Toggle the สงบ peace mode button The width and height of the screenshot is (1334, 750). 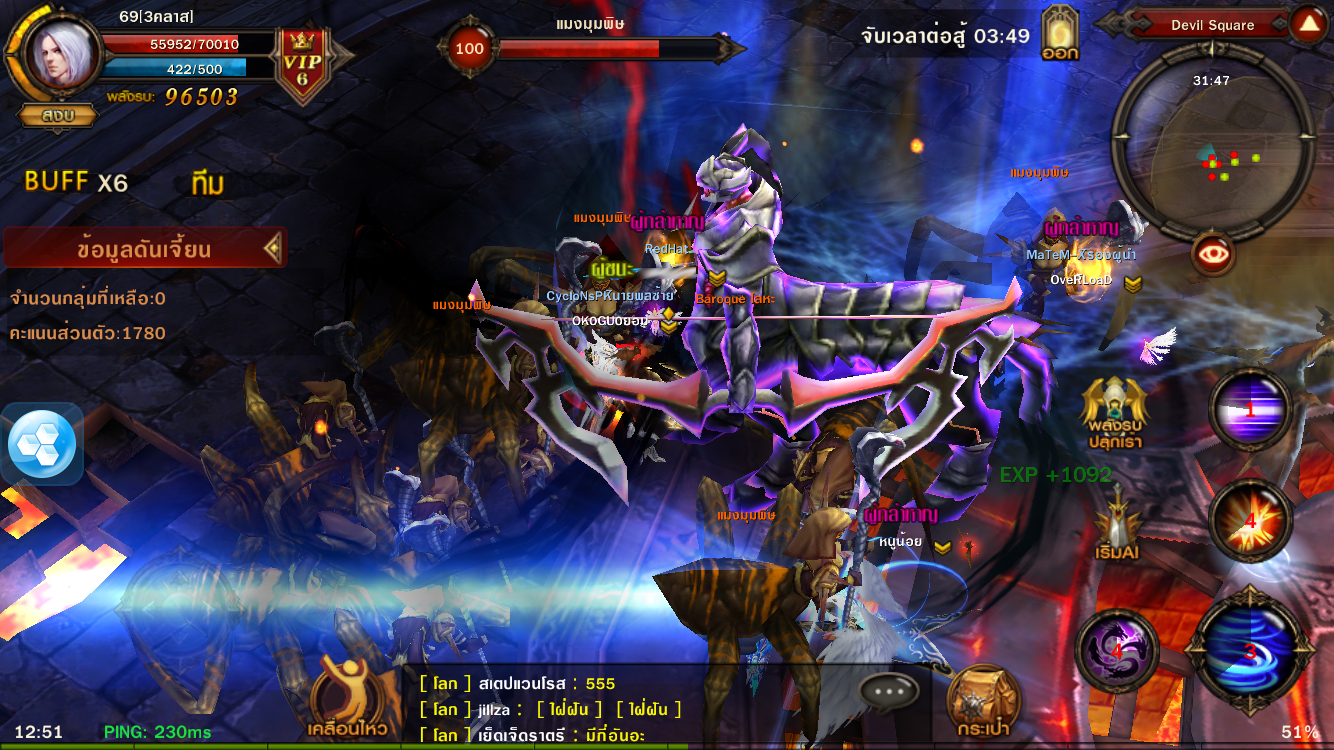[58, 115]
